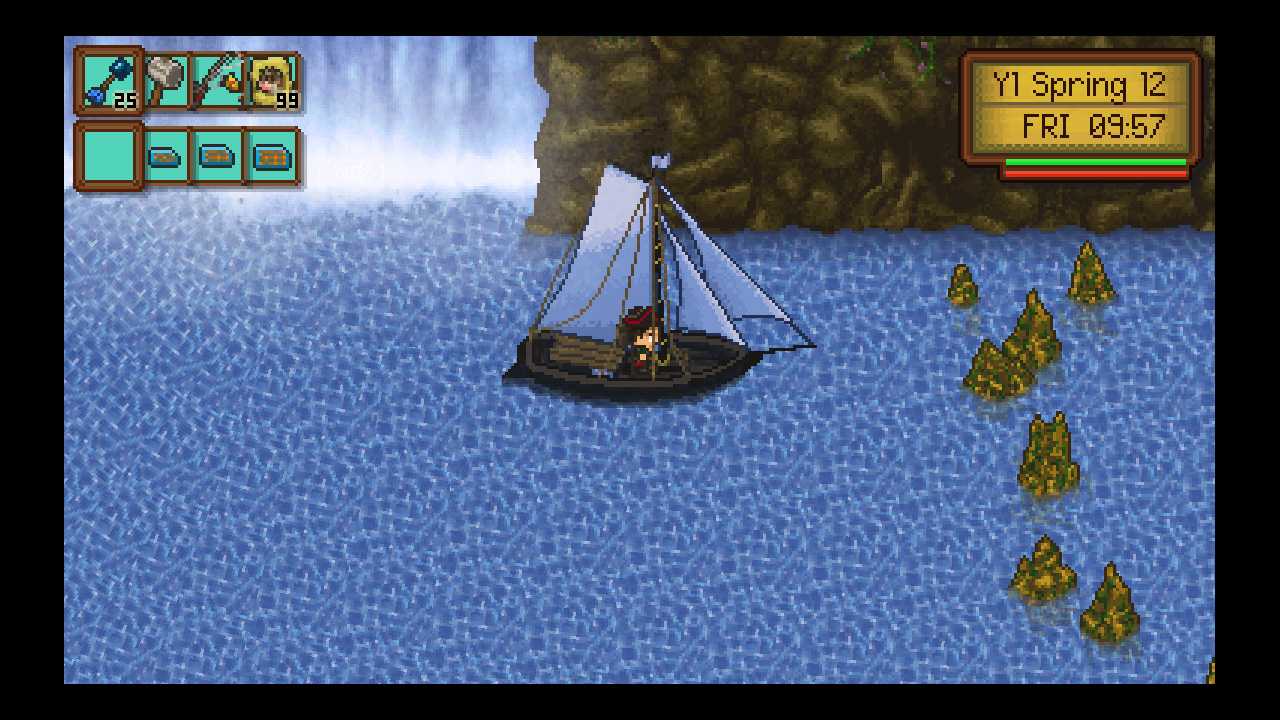1280x720 pixels.
Task: Select the rightmost wrapped fish item
Action: (272, 155)
